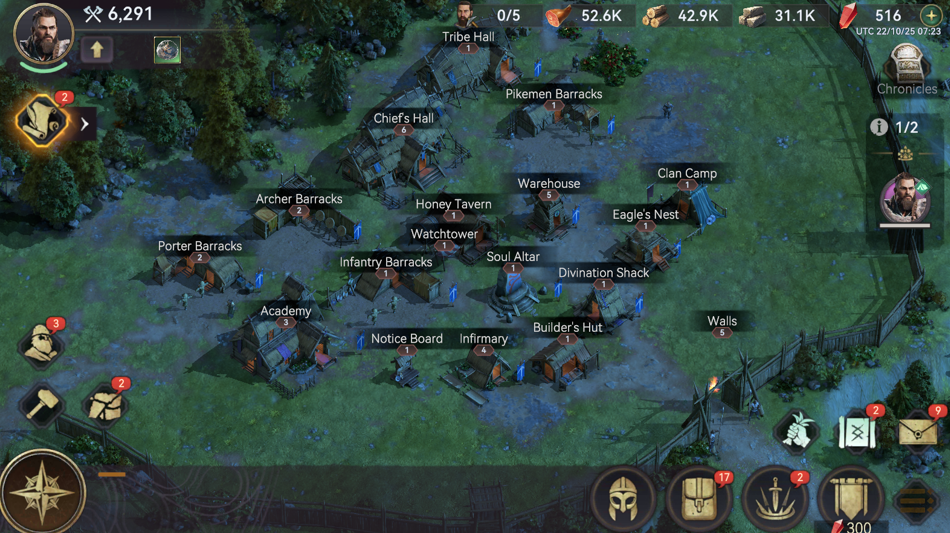Open the hooded villager icon
The height and width of the screenshot is (533, 950).
click(x=41, y=345)
